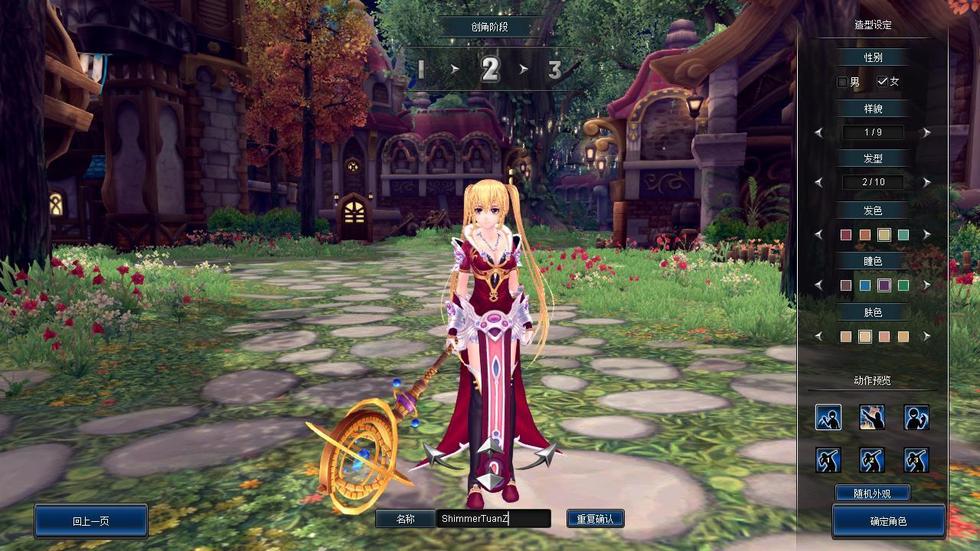Show the previous 肤色 skin color options

pyautogui.click(x=819, y=337)
